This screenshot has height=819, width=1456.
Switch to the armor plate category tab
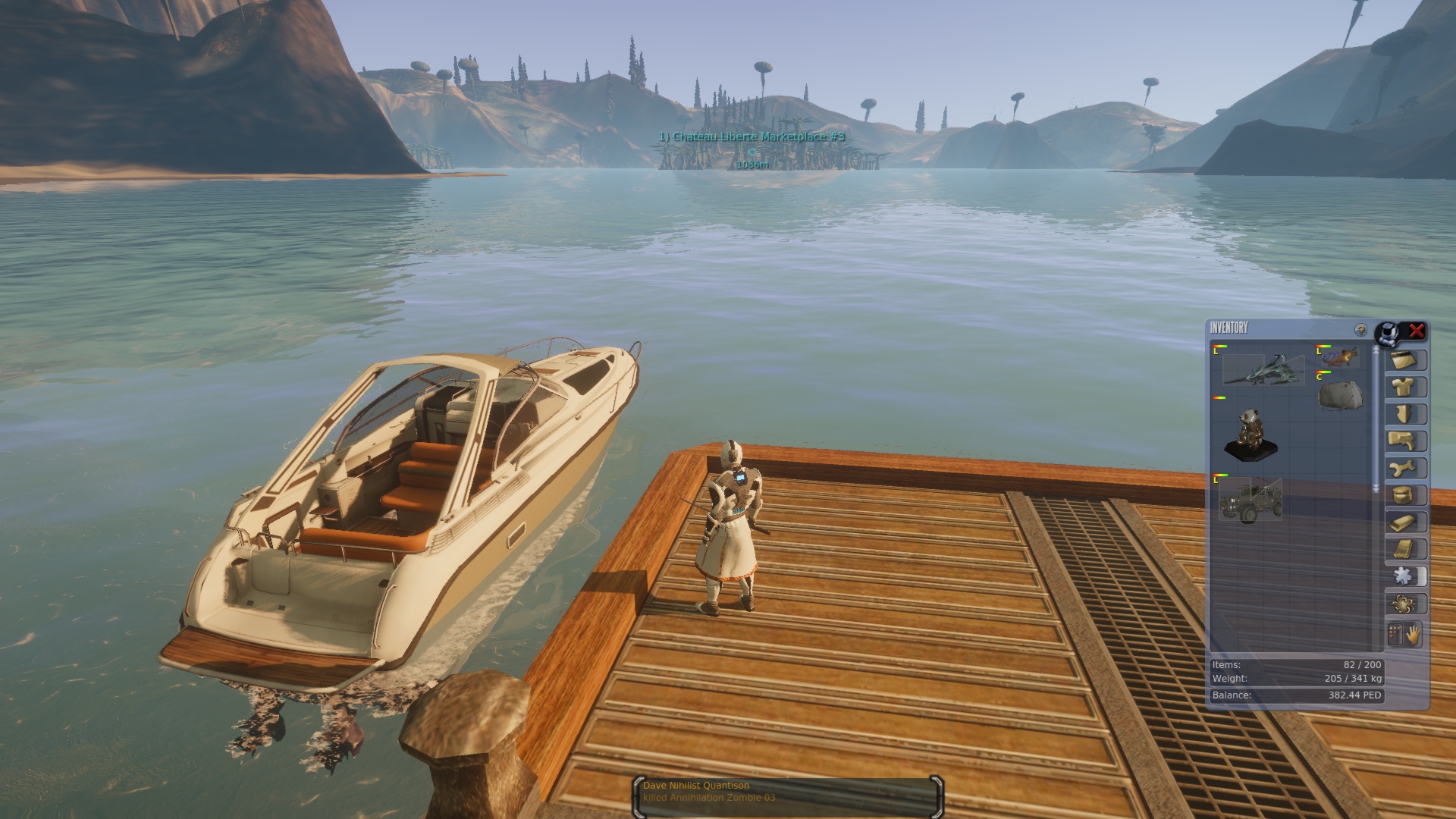pos(1404,414)
